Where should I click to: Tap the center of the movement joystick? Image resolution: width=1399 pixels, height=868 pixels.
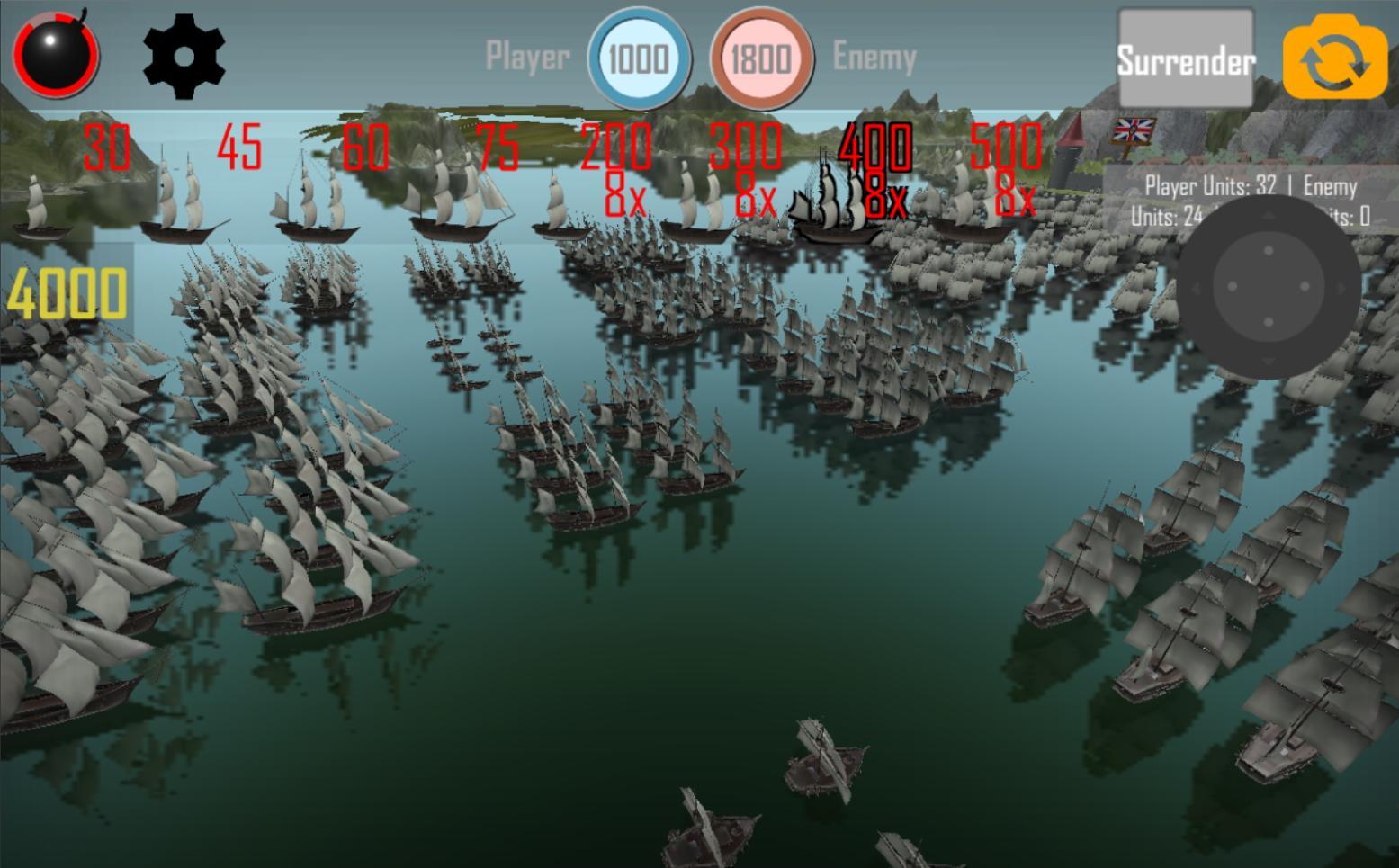click(1267, 286)
